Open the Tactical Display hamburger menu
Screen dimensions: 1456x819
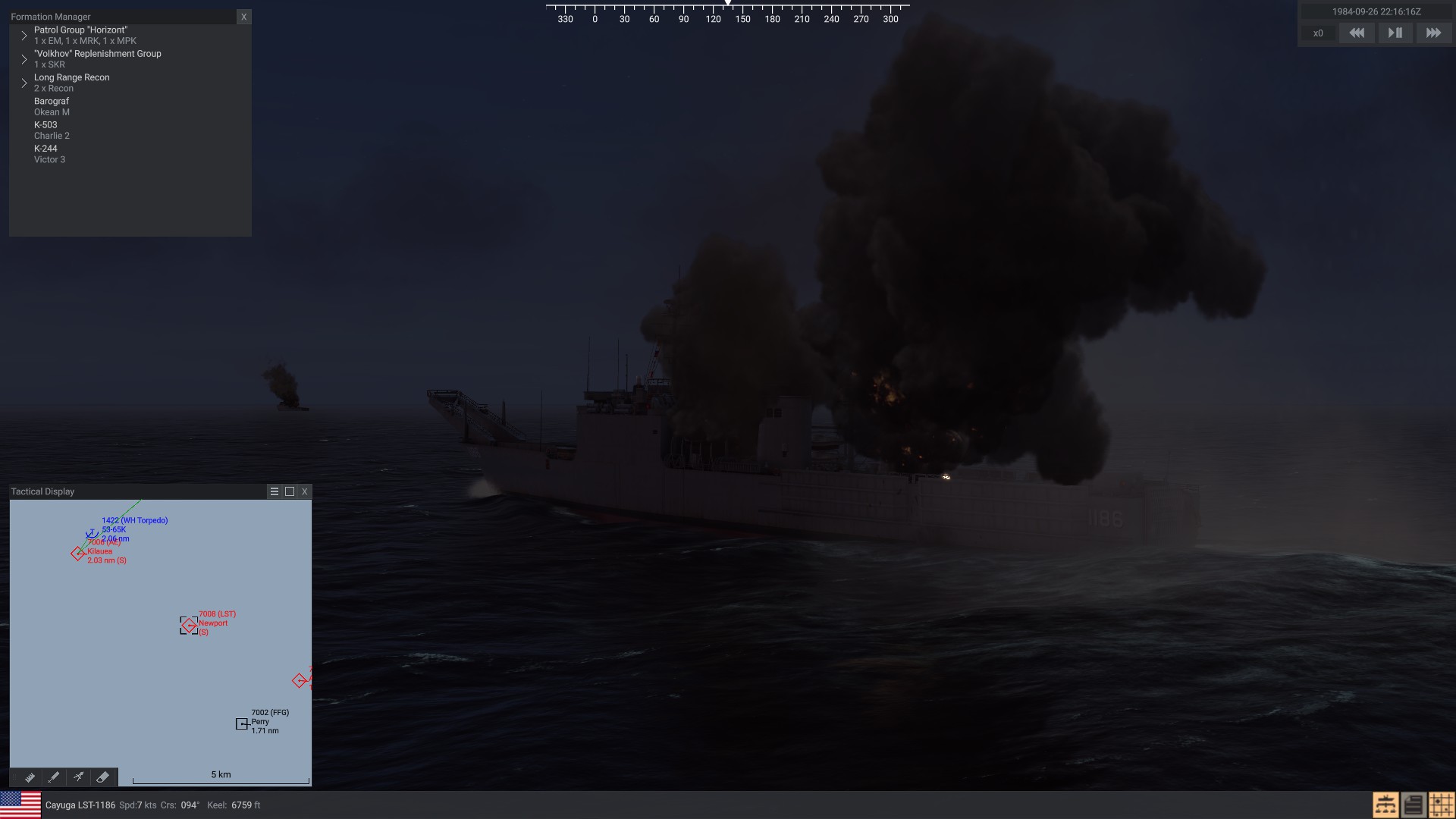[275, 491]
